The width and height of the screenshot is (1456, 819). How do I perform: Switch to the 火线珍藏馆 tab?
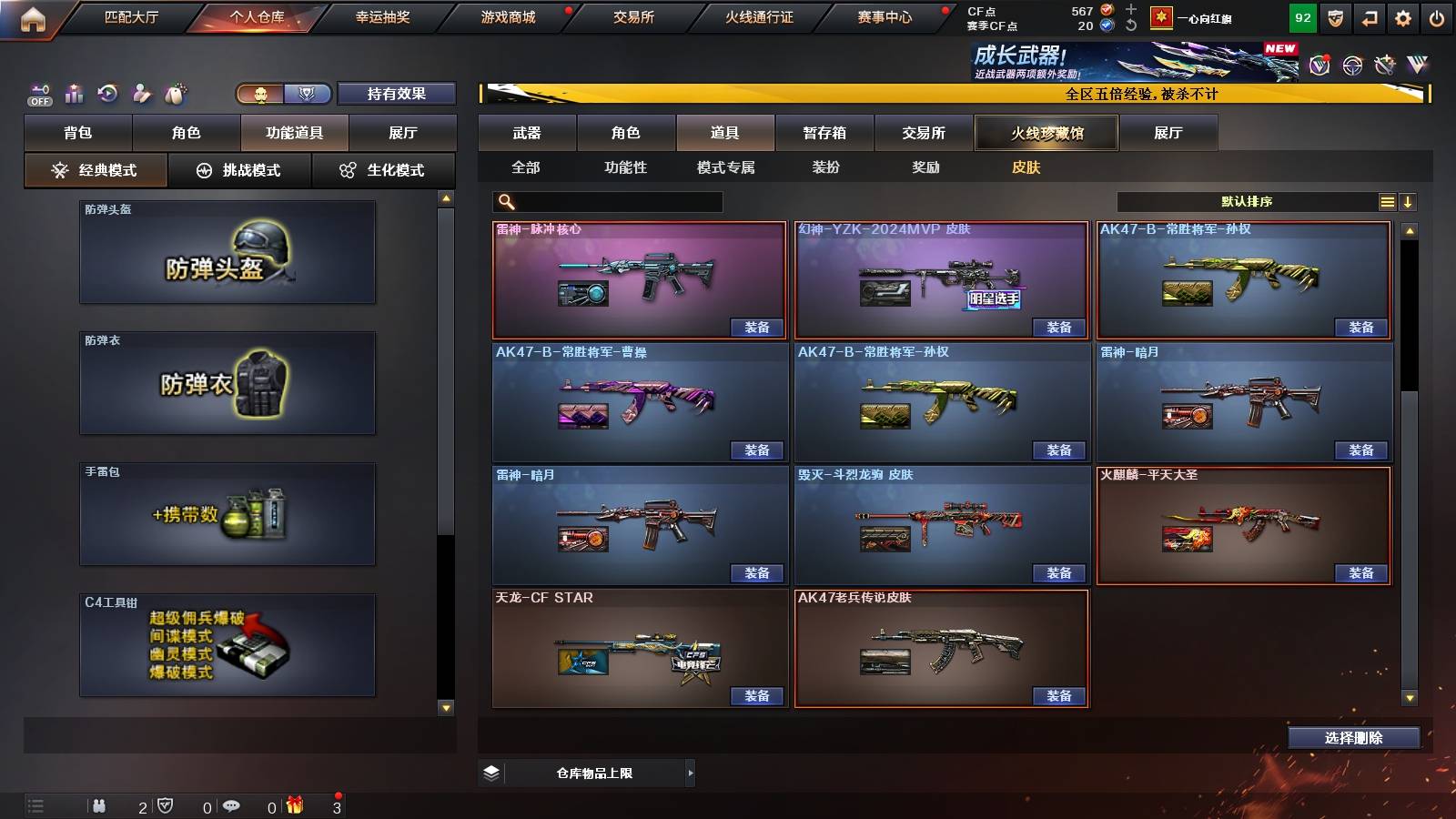(1046, 133)
